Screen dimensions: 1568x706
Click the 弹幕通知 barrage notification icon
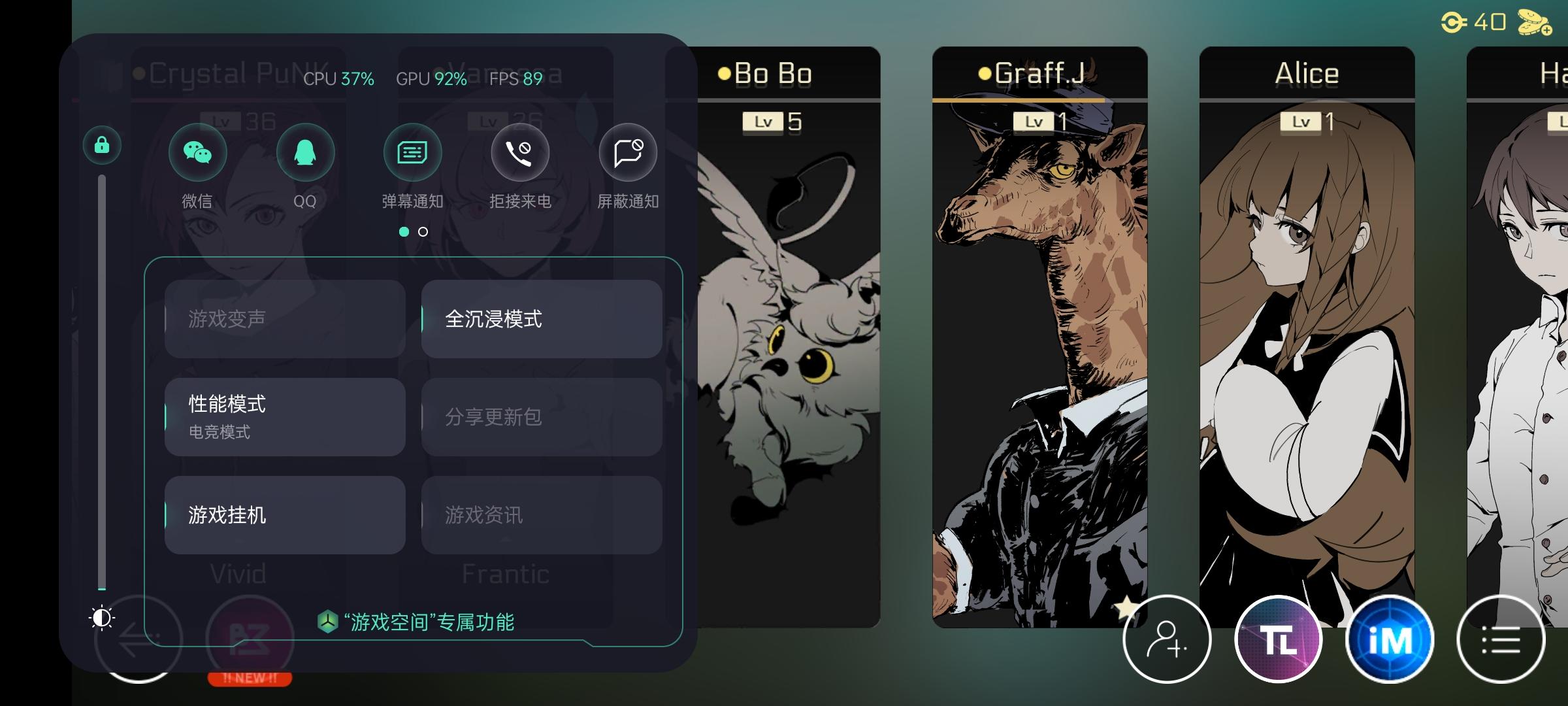412,152
